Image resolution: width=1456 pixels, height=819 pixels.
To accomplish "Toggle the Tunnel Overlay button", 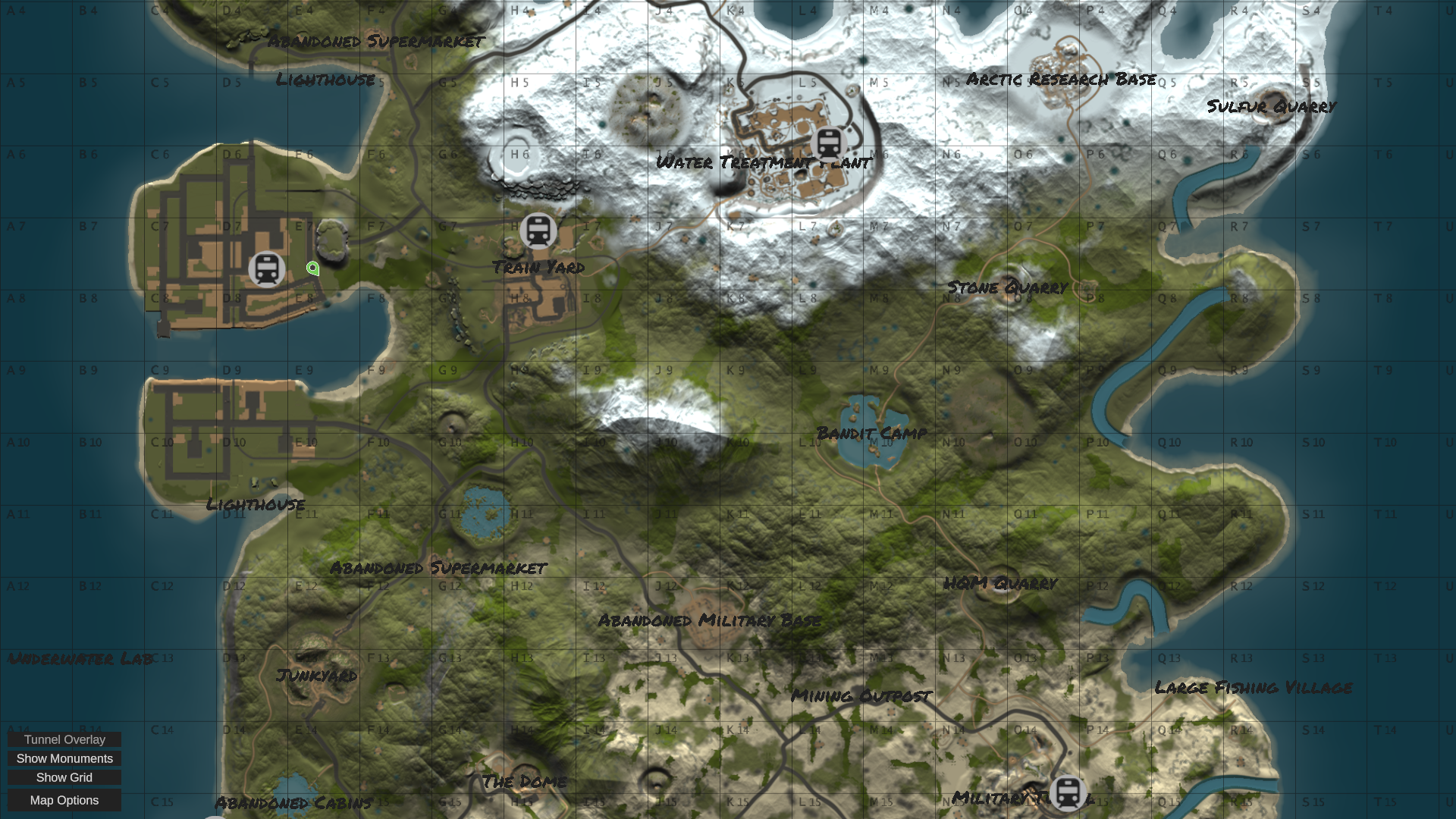I will coord(64,739).
